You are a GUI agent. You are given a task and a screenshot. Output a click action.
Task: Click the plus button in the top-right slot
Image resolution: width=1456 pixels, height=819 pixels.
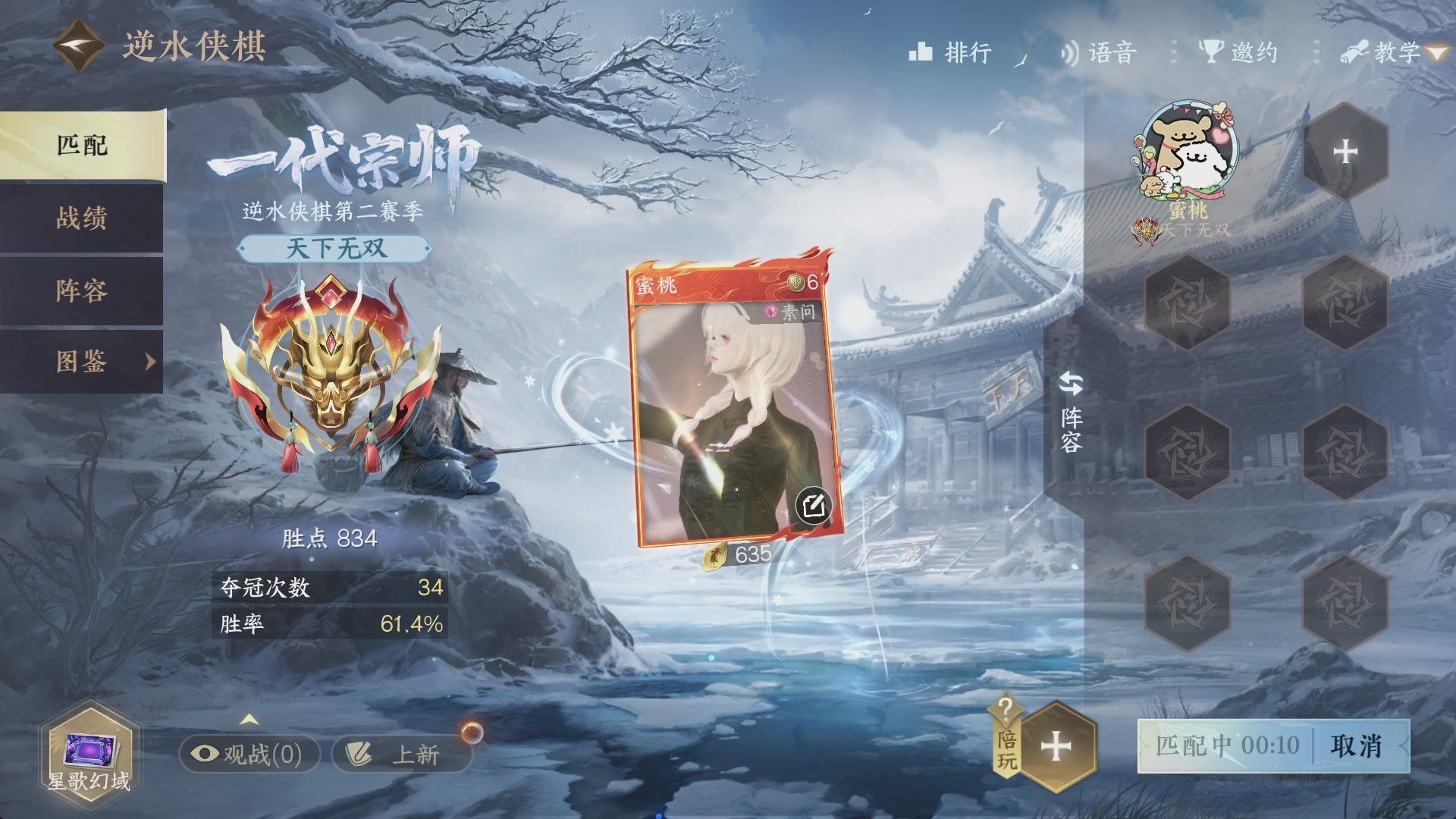(1345, 151)
